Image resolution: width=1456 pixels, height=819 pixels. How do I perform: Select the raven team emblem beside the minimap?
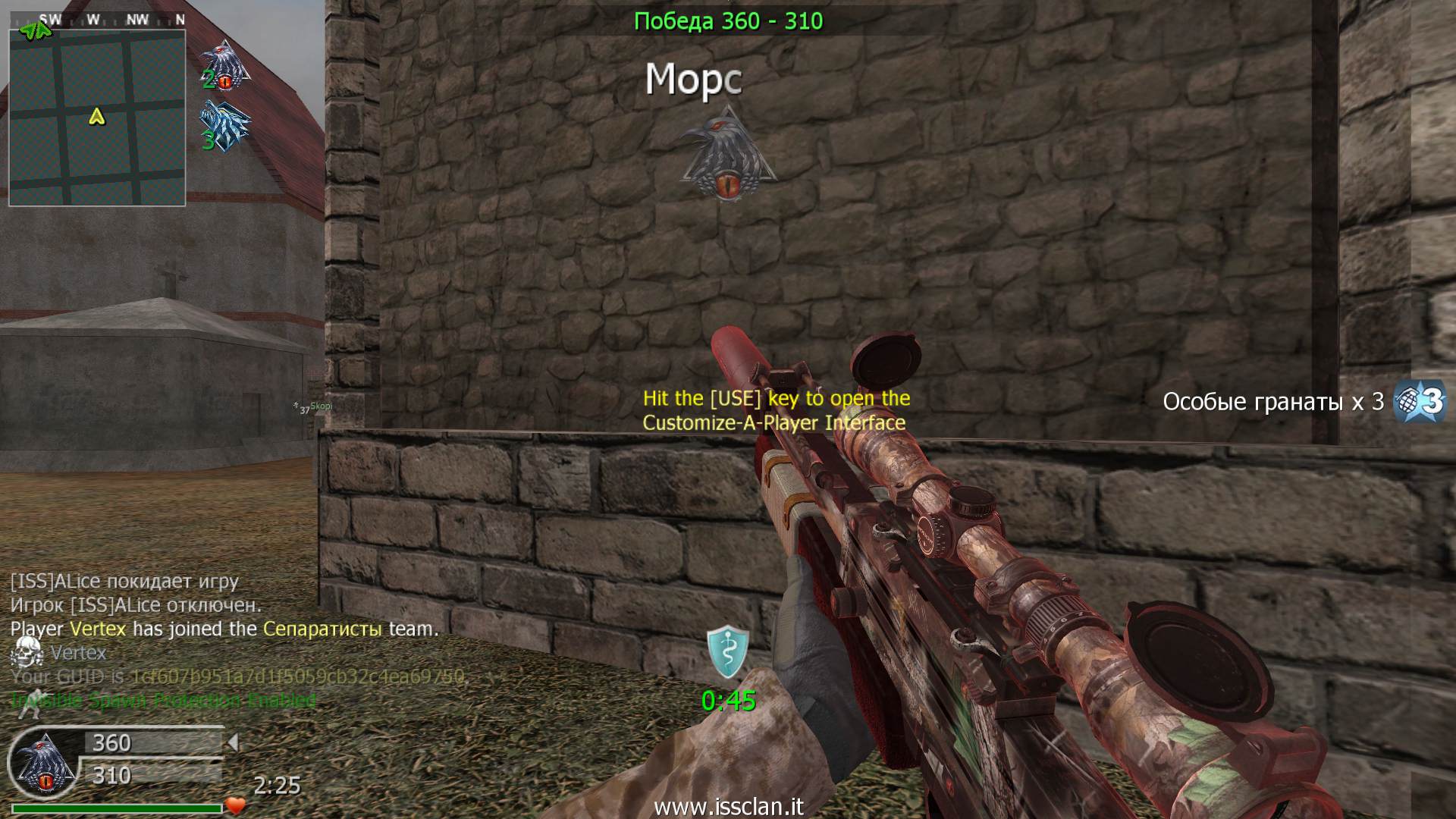point(224,65)
